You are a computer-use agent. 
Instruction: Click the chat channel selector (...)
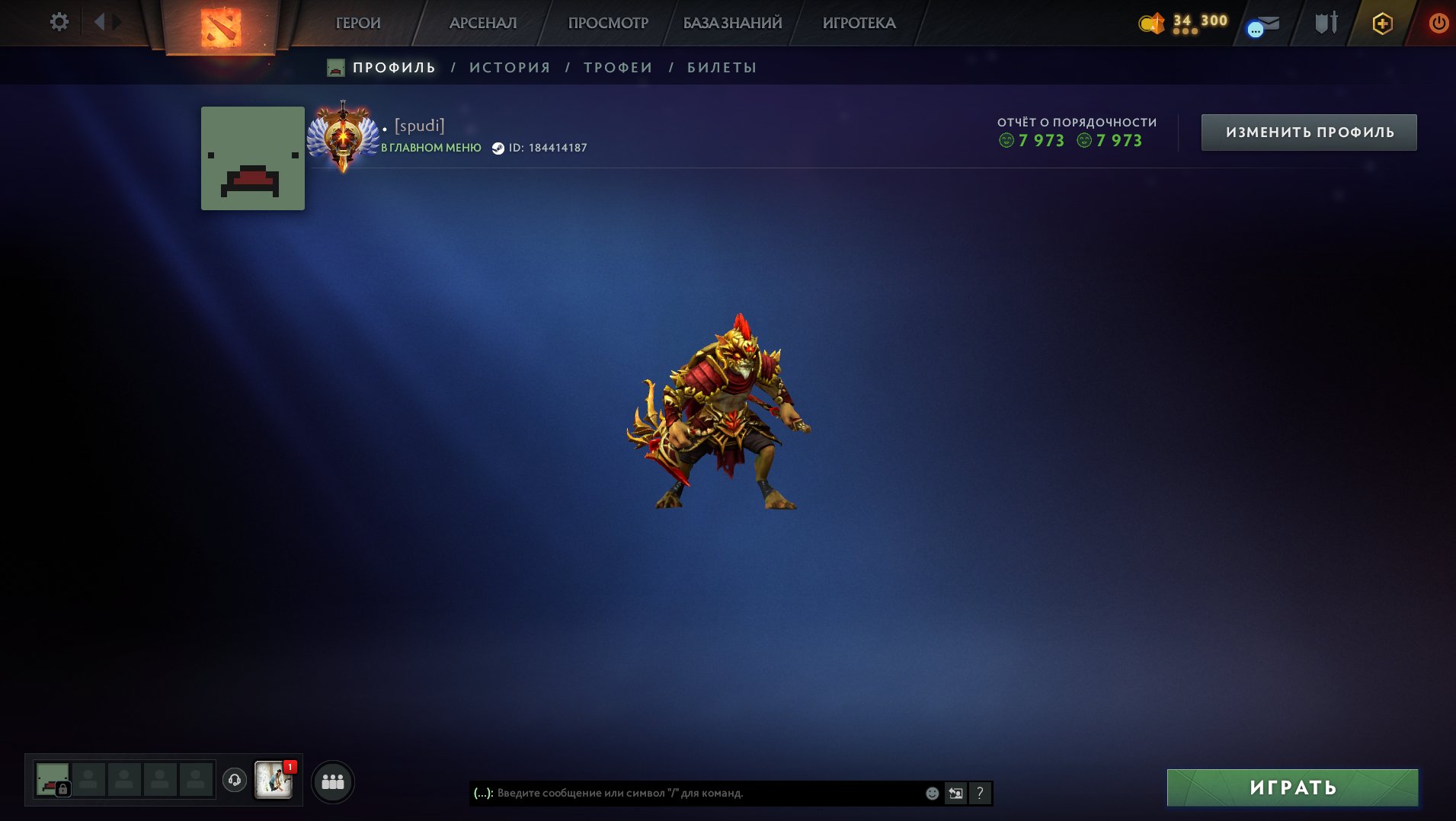(483, 793)
